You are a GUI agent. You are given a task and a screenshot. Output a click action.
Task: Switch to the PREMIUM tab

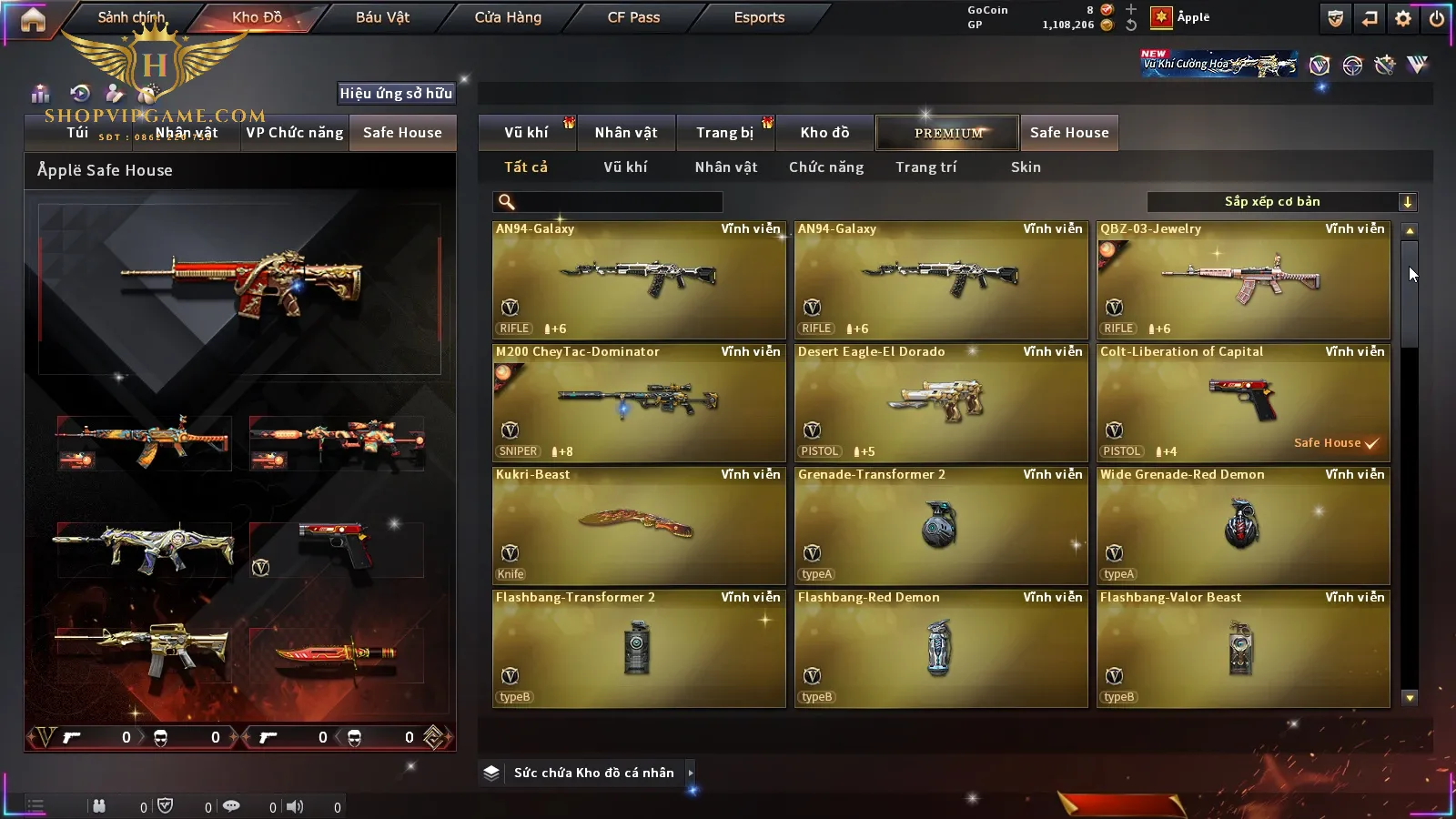point(948,133)
